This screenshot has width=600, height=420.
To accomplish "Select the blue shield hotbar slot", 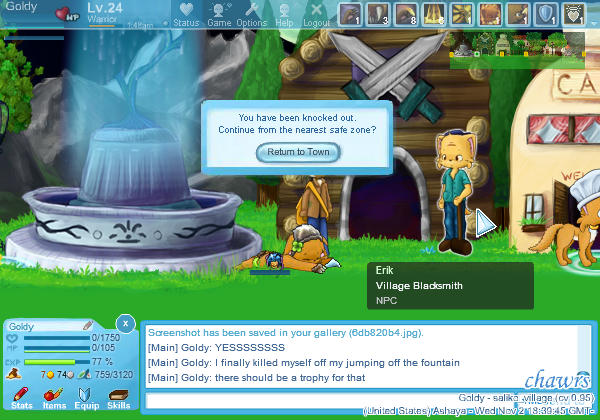I will [547, 13].
